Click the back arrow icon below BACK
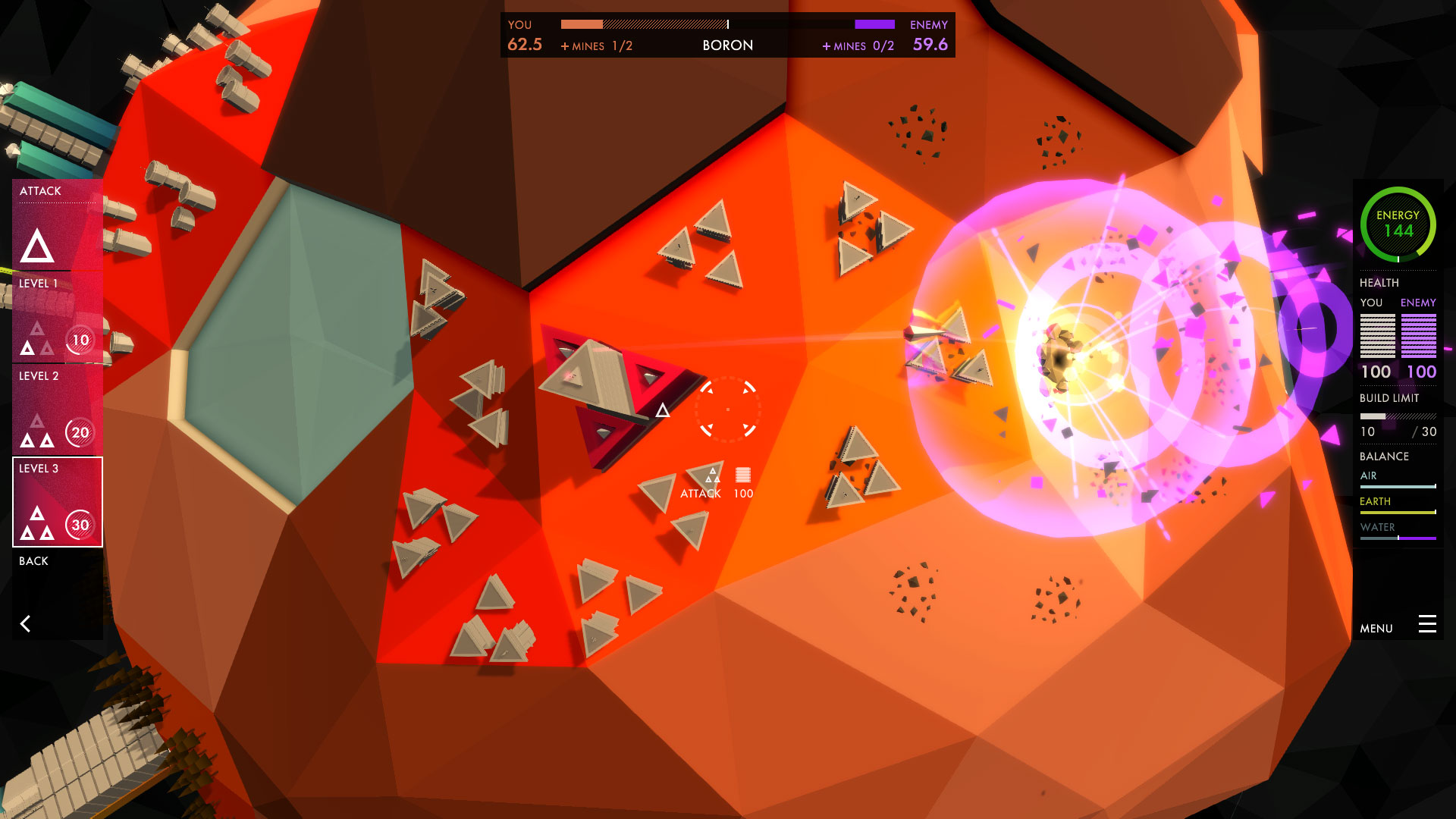 pos(27,623)
